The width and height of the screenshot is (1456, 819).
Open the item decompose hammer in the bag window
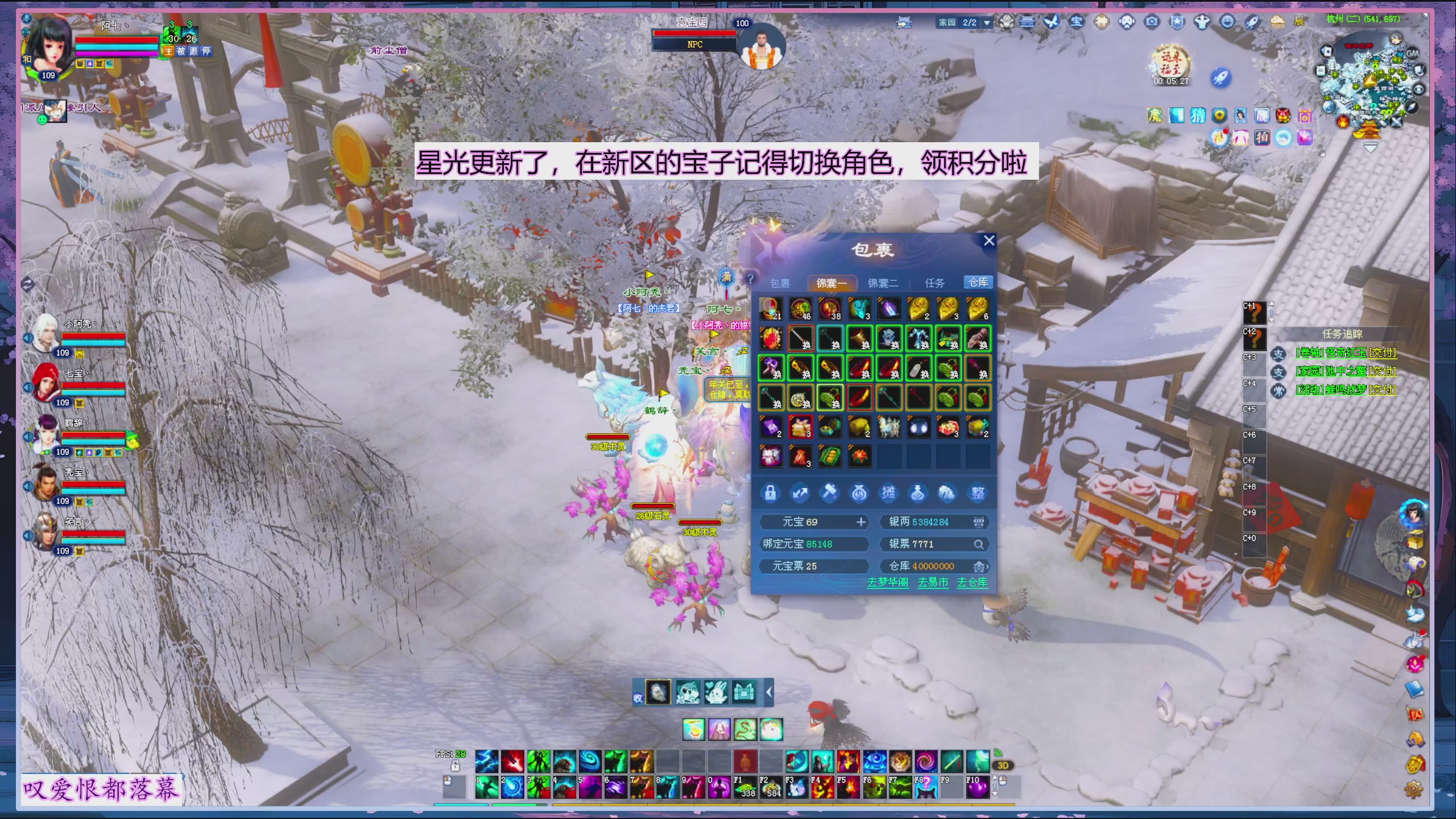coord(829,494)
